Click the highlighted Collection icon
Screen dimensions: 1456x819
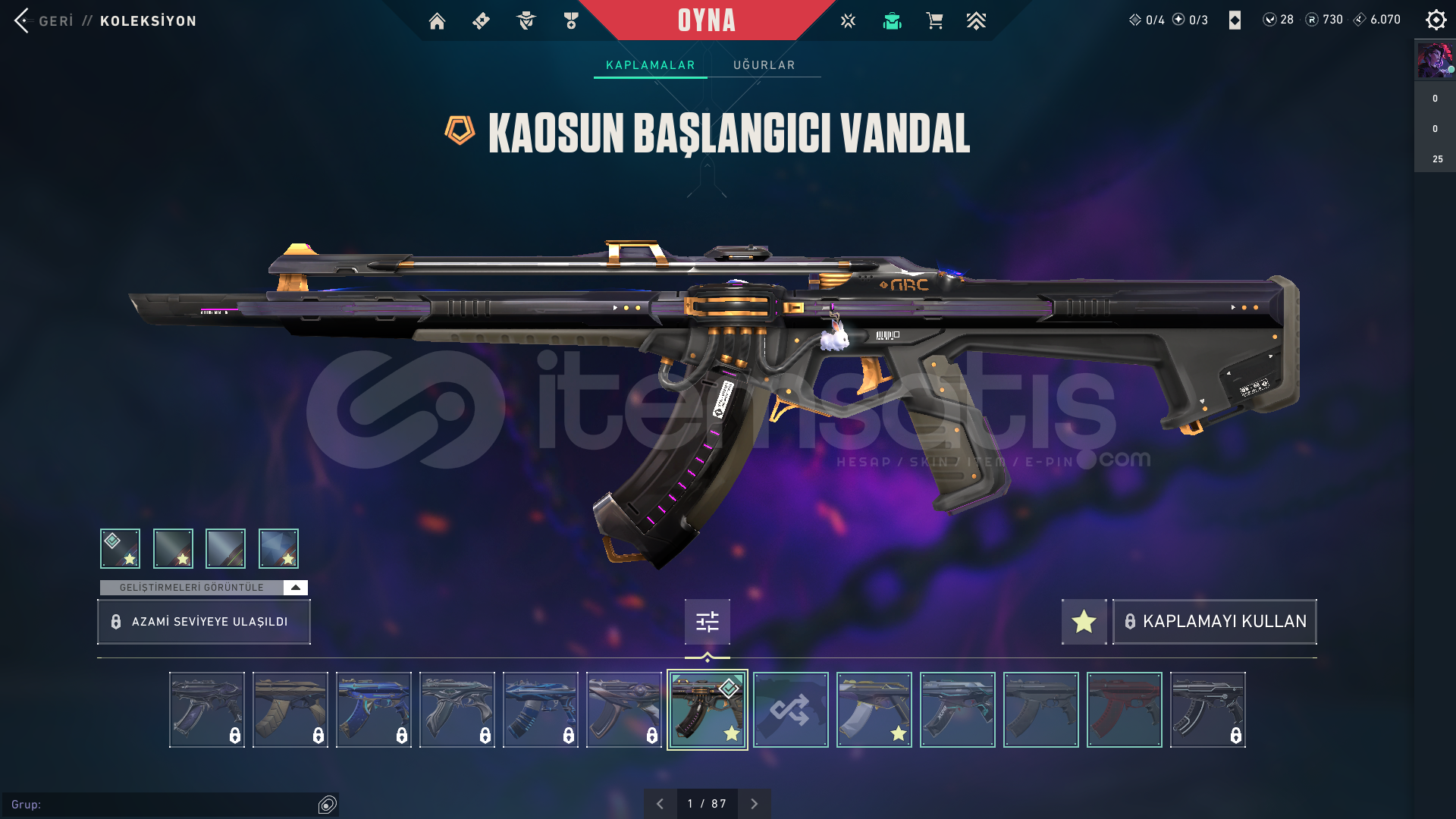click(892, 20)
